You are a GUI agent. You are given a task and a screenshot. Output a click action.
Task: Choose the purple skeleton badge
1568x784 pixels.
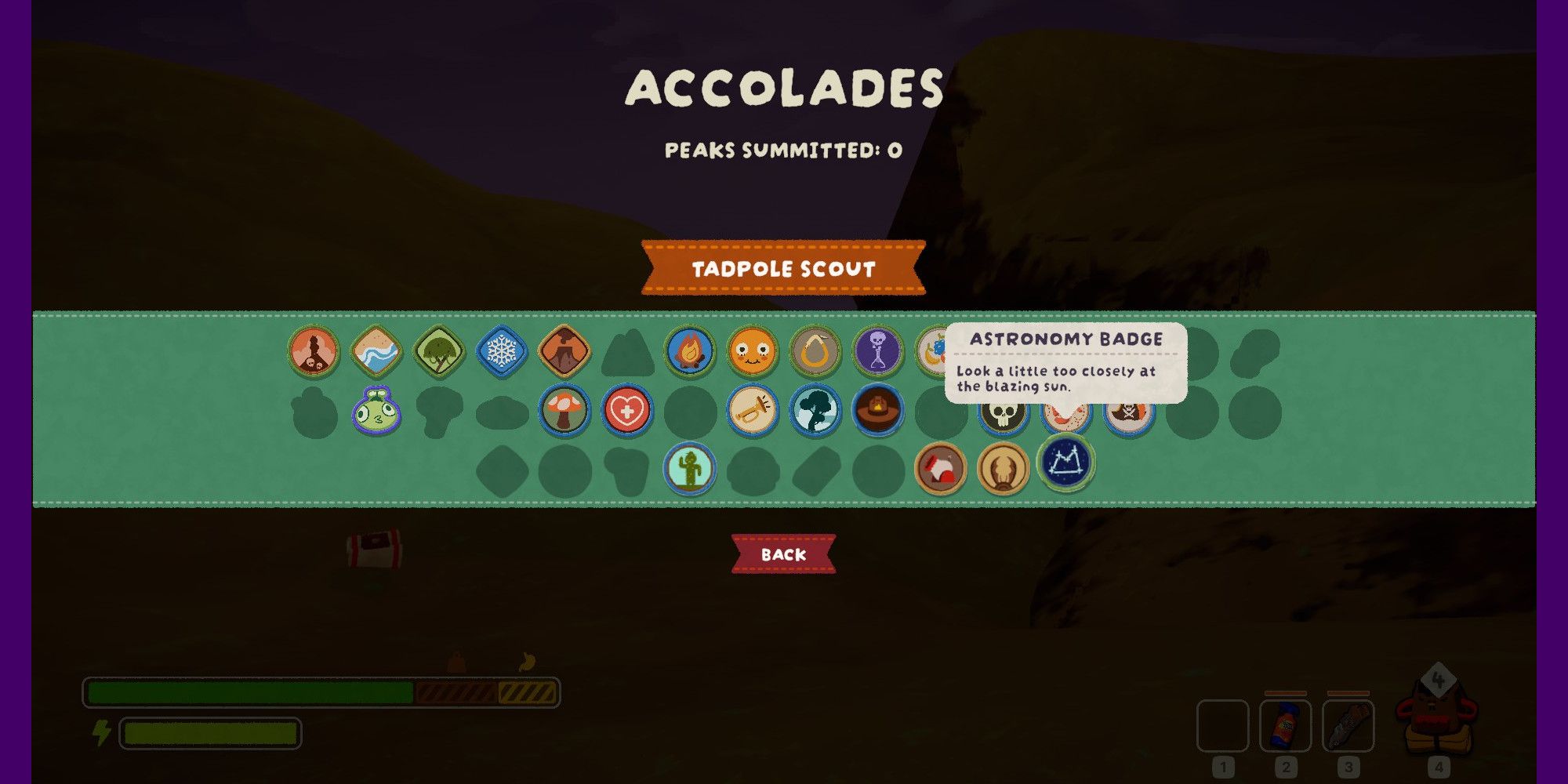tap(877, 351)
